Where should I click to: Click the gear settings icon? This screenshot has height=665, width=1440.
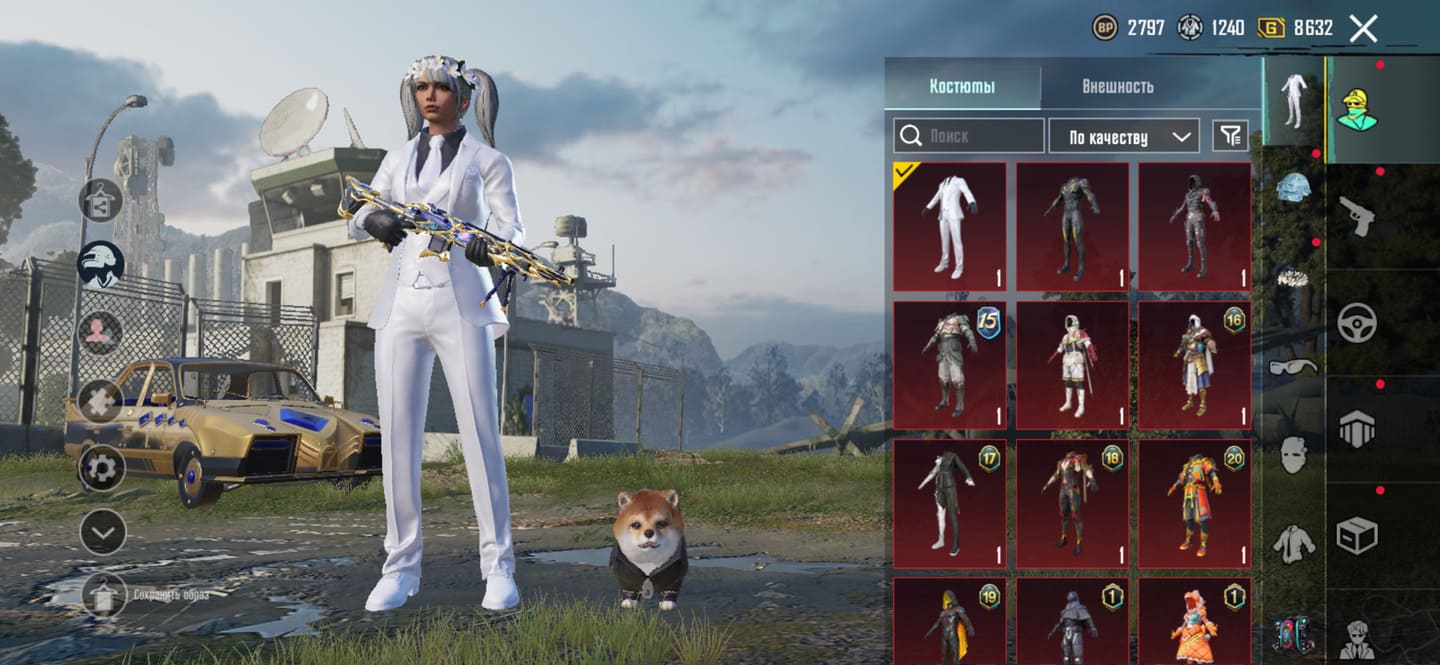coord(102,467)
